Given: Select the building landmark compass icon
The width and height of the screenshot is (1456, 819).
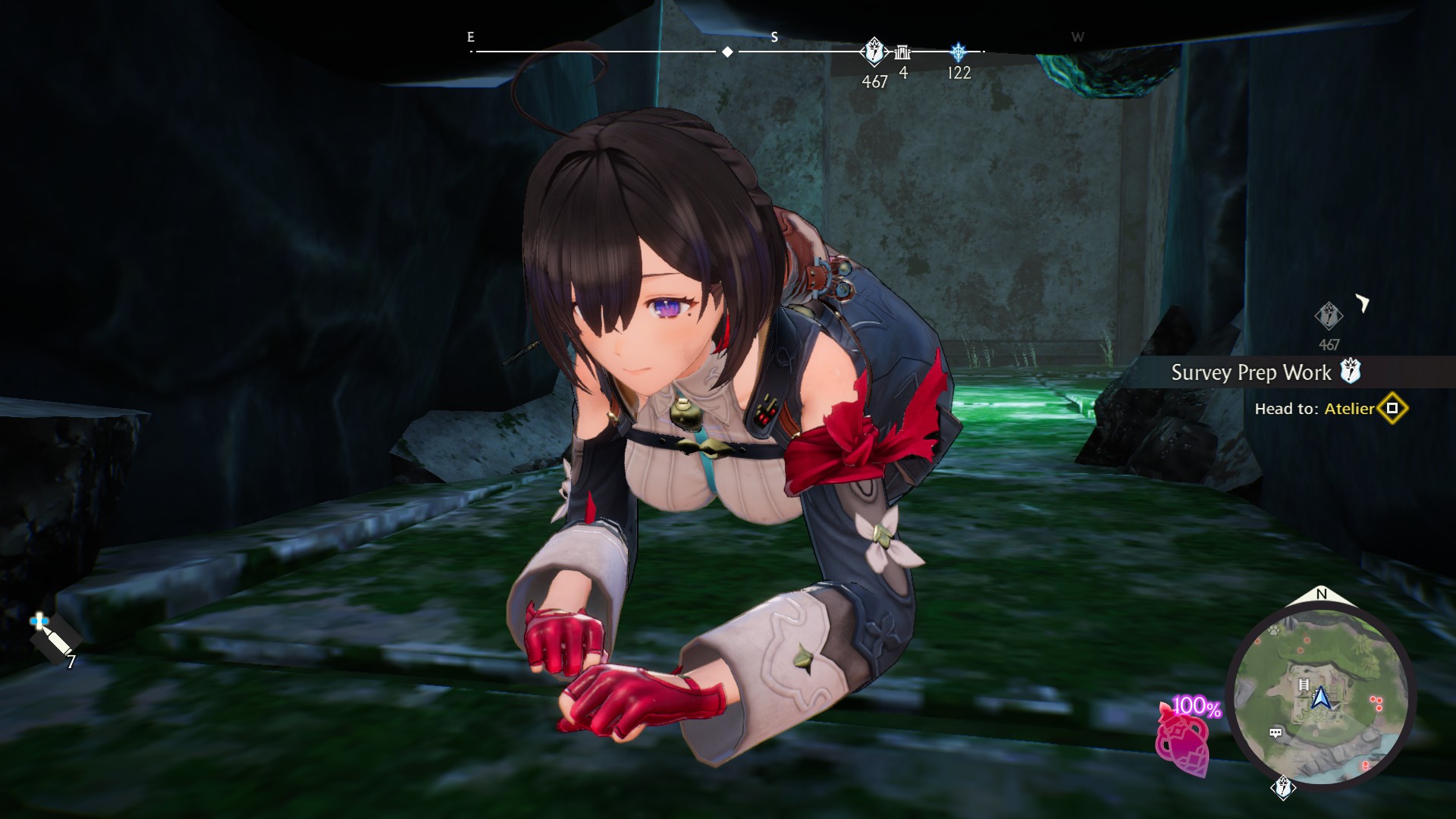Looking at the screenshot, I should 902,52.
